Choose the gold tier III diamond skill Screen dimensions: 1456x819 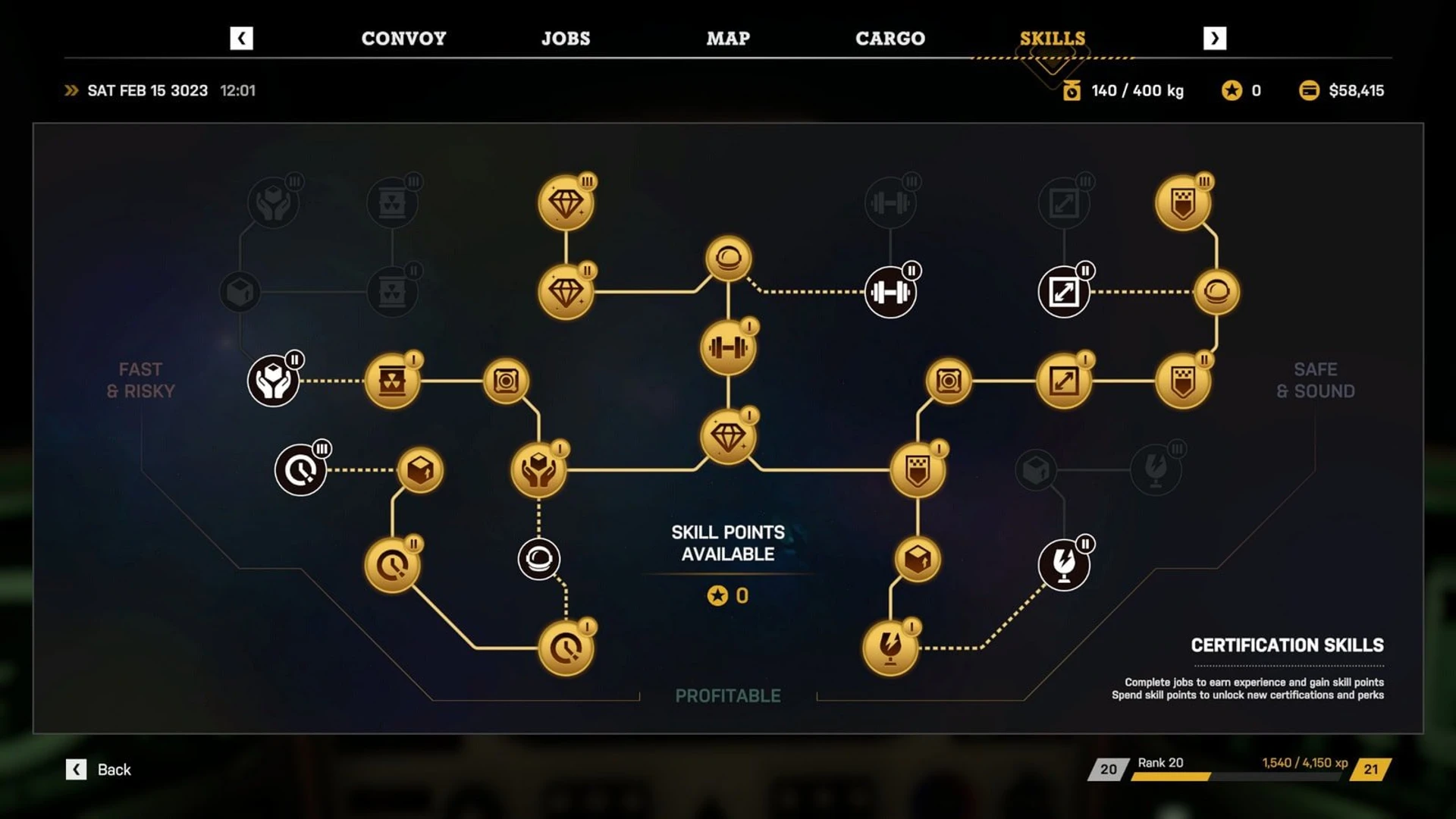click(x=566, y=203)
